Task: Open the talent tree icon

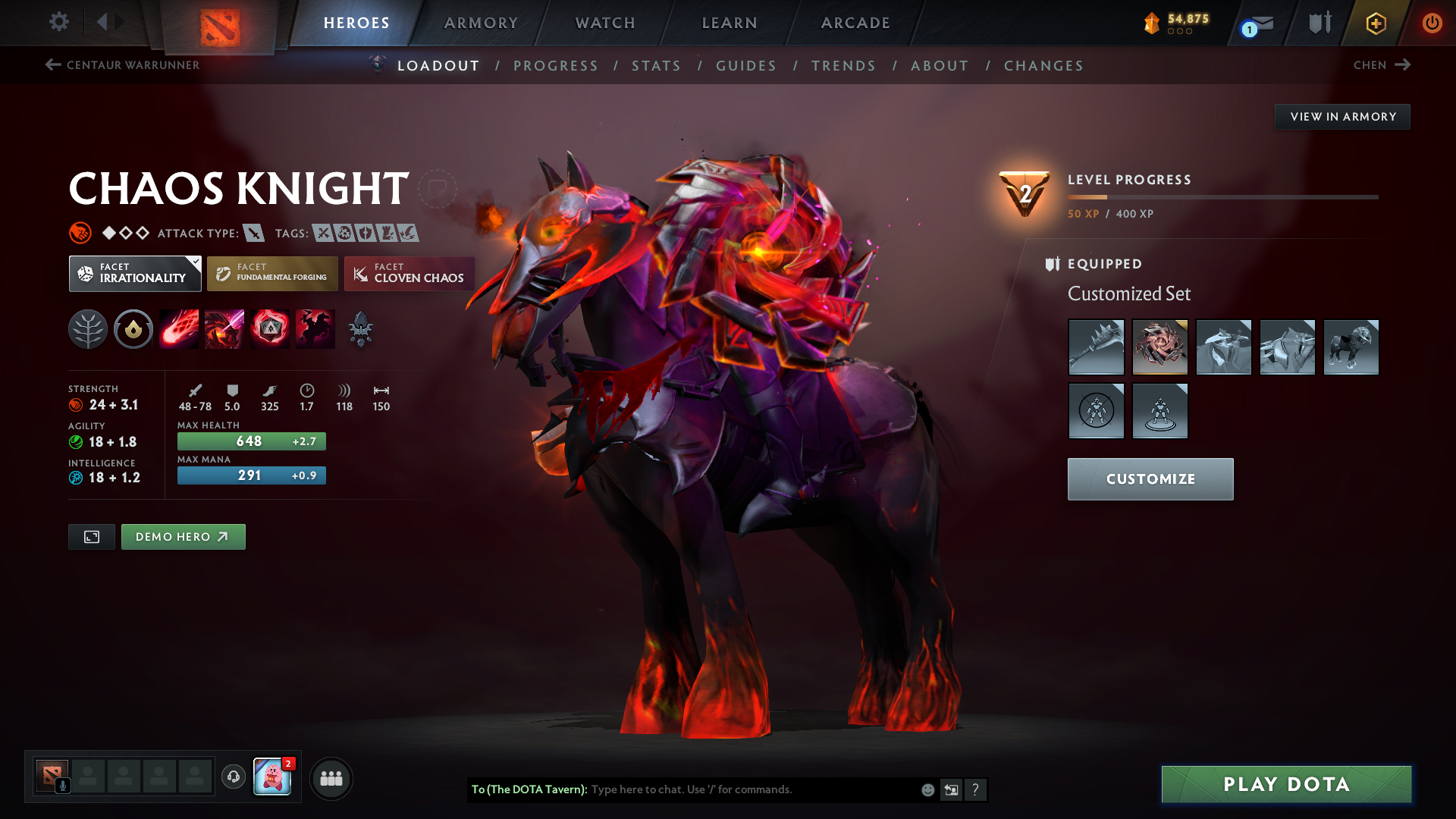Action: pyautogui.click(x=87, y=328)
